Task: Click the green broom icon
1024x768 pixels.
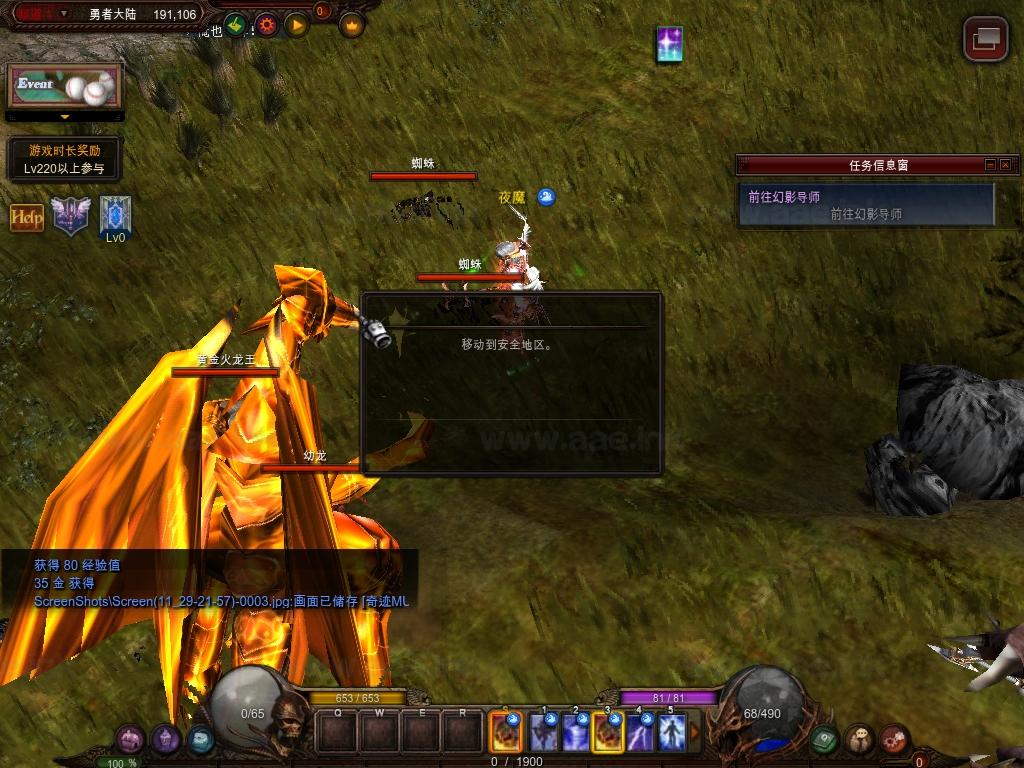Action: tap(235, 25)
